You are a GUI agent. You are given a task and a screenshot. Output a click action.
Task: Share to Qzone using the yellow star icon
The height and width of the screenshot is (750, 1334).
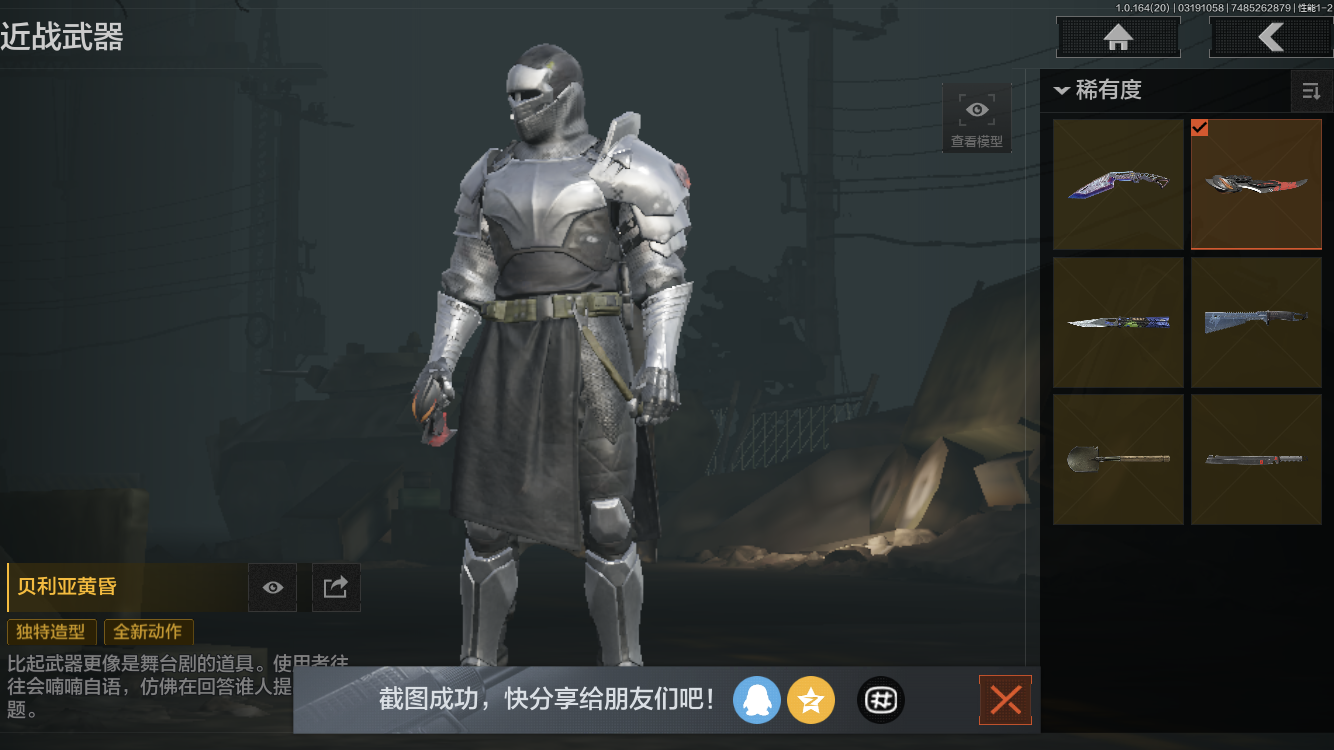pyautogui.click(x=811, y=700)
